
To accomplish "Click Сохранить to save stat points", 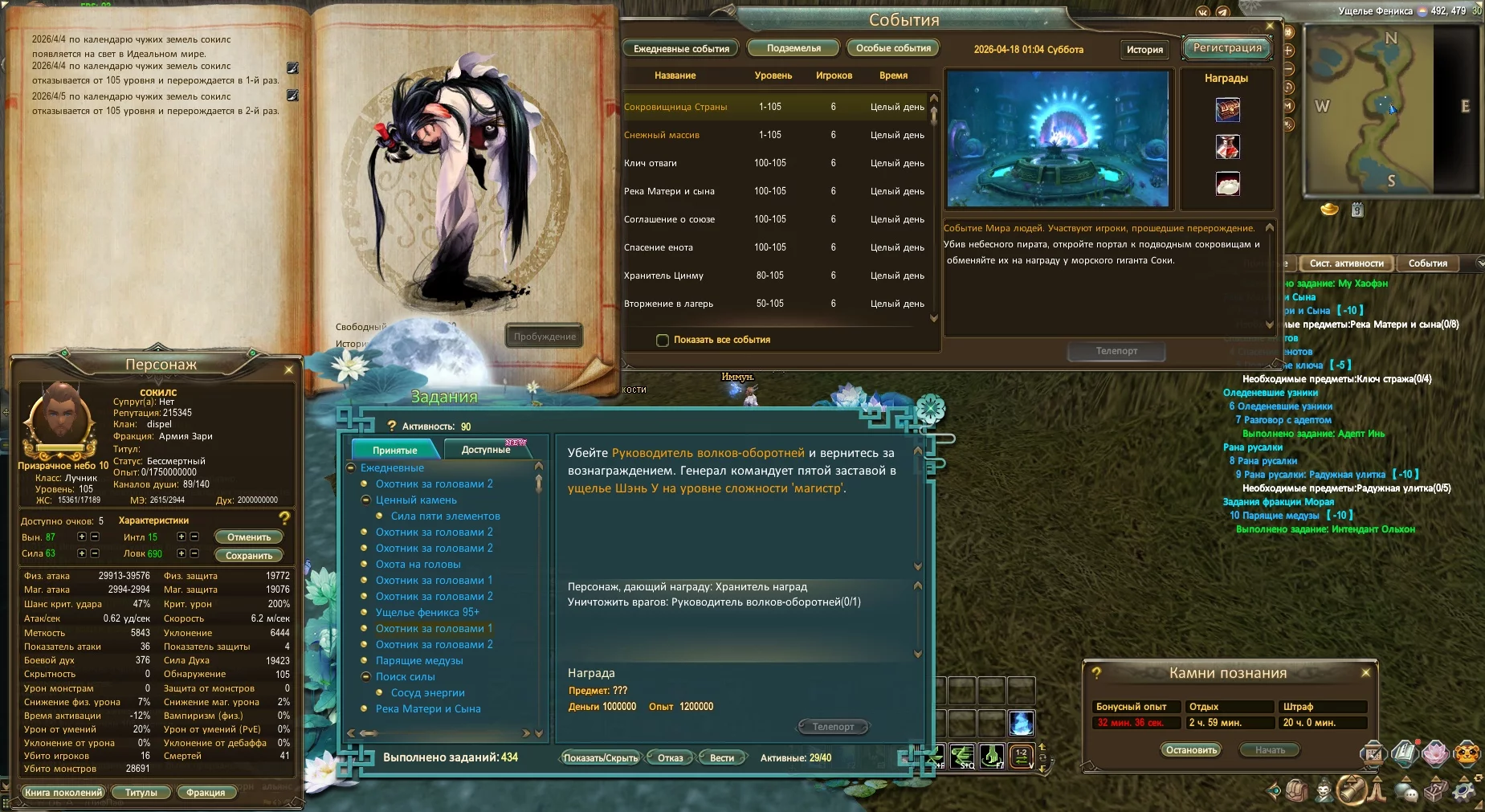I will (249, 555).
